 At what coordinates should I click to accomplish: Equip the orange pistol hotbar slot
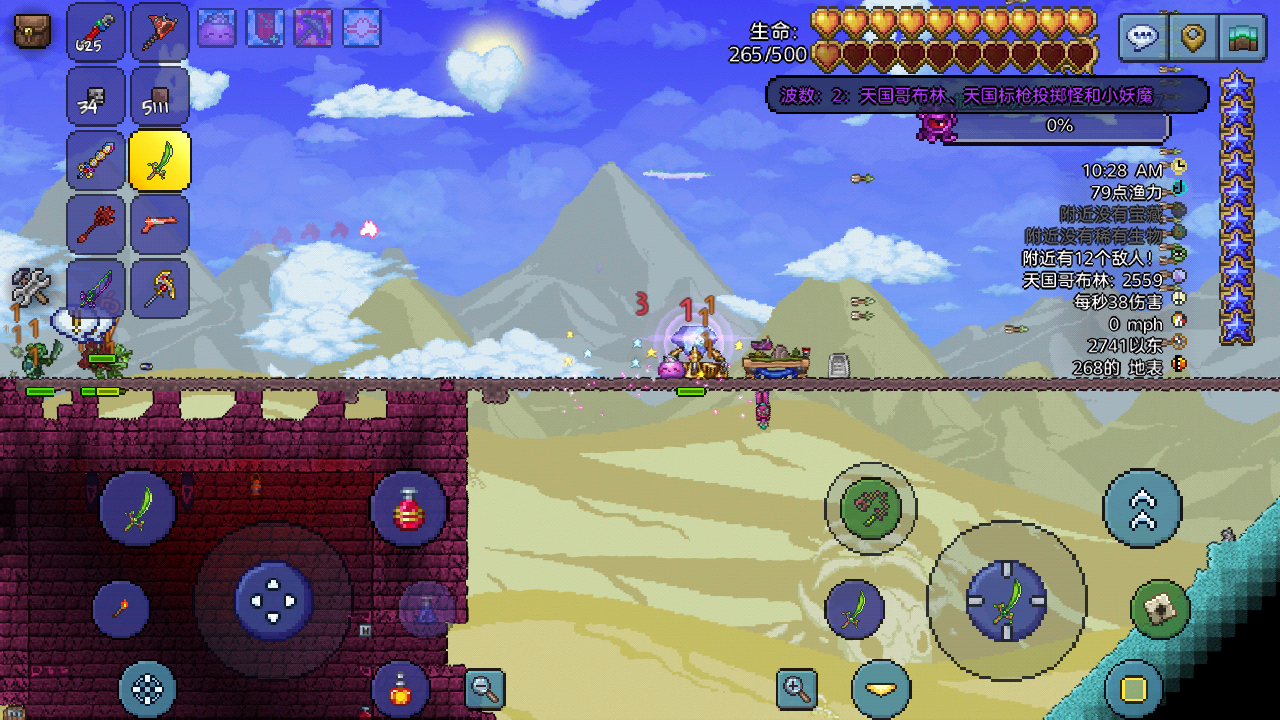160,224
